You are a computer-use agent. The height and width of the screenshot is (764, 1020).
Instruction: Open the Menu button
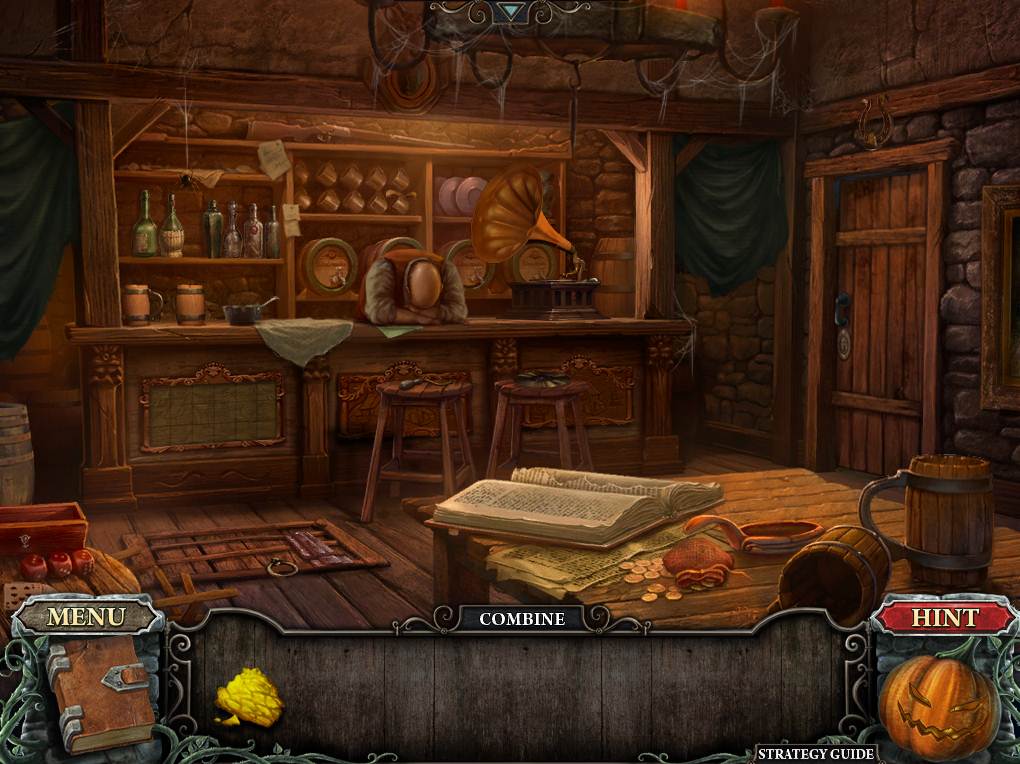86,617
